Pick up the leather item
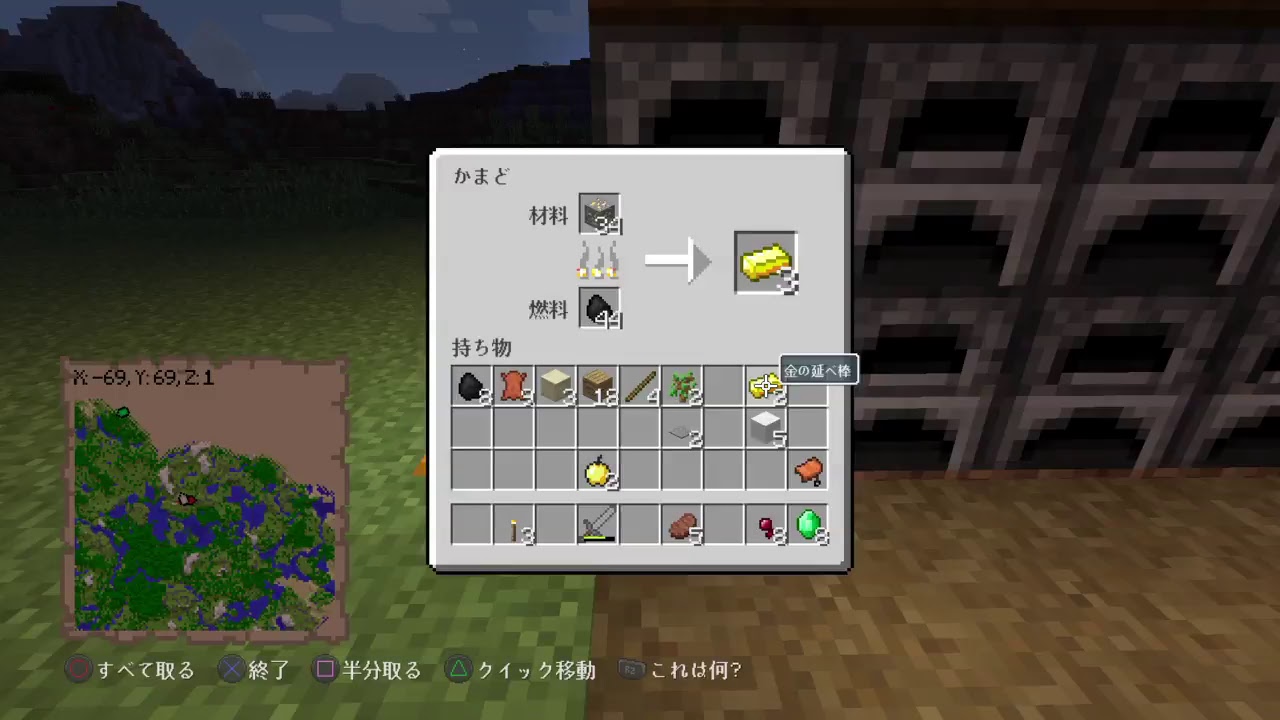The width and height of the screenshot is (1280, 720). (x=513, y=388)
